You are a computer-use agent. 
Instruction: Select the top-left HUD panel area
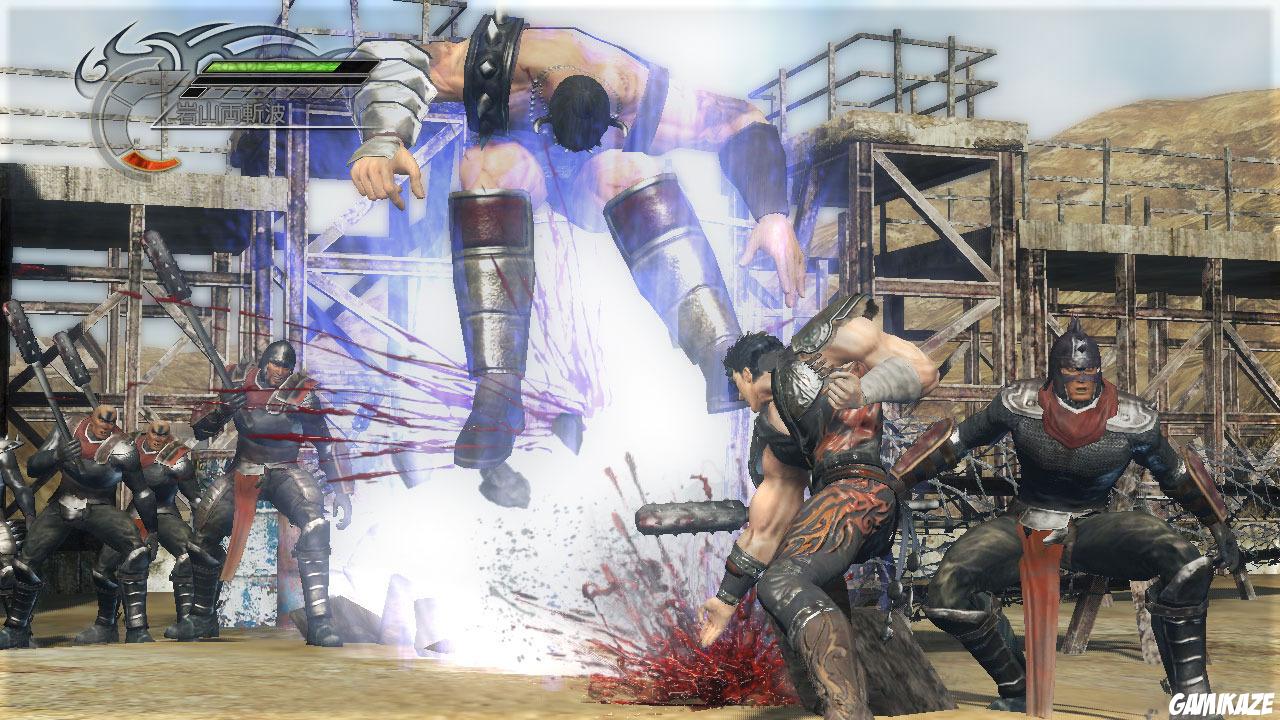[x=200, y=90]
